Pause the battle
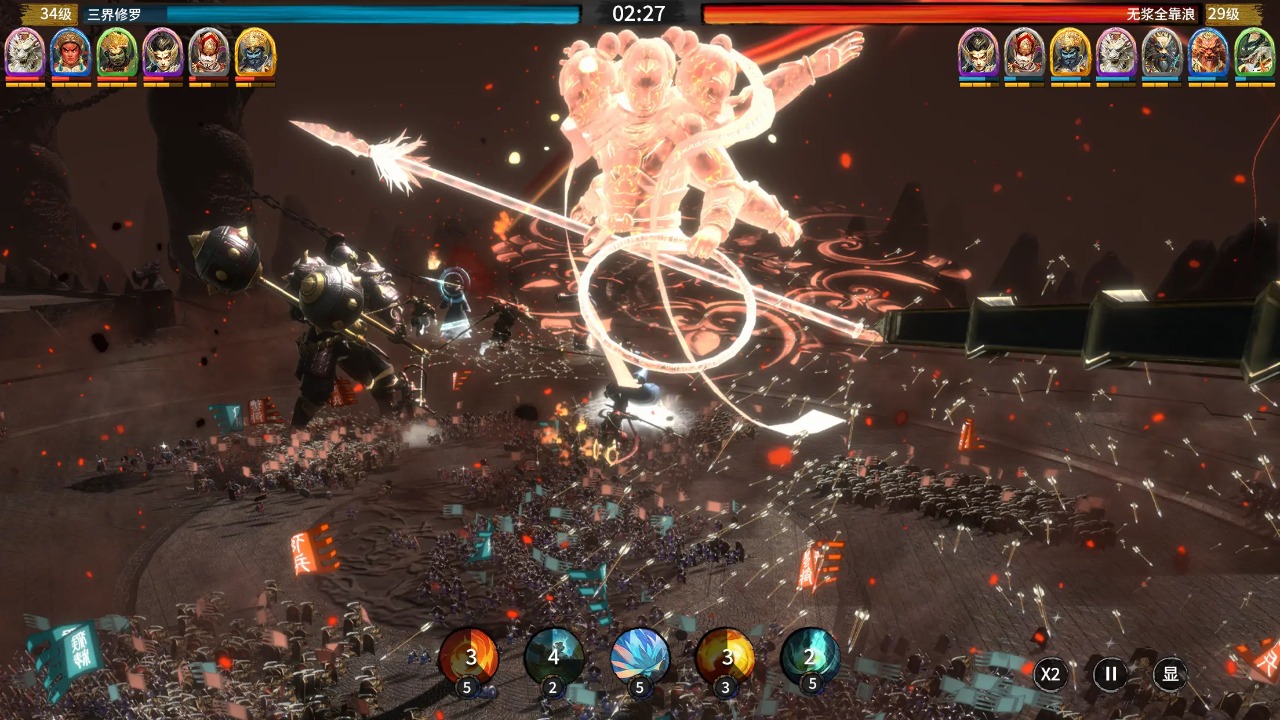 (1110, 674)
